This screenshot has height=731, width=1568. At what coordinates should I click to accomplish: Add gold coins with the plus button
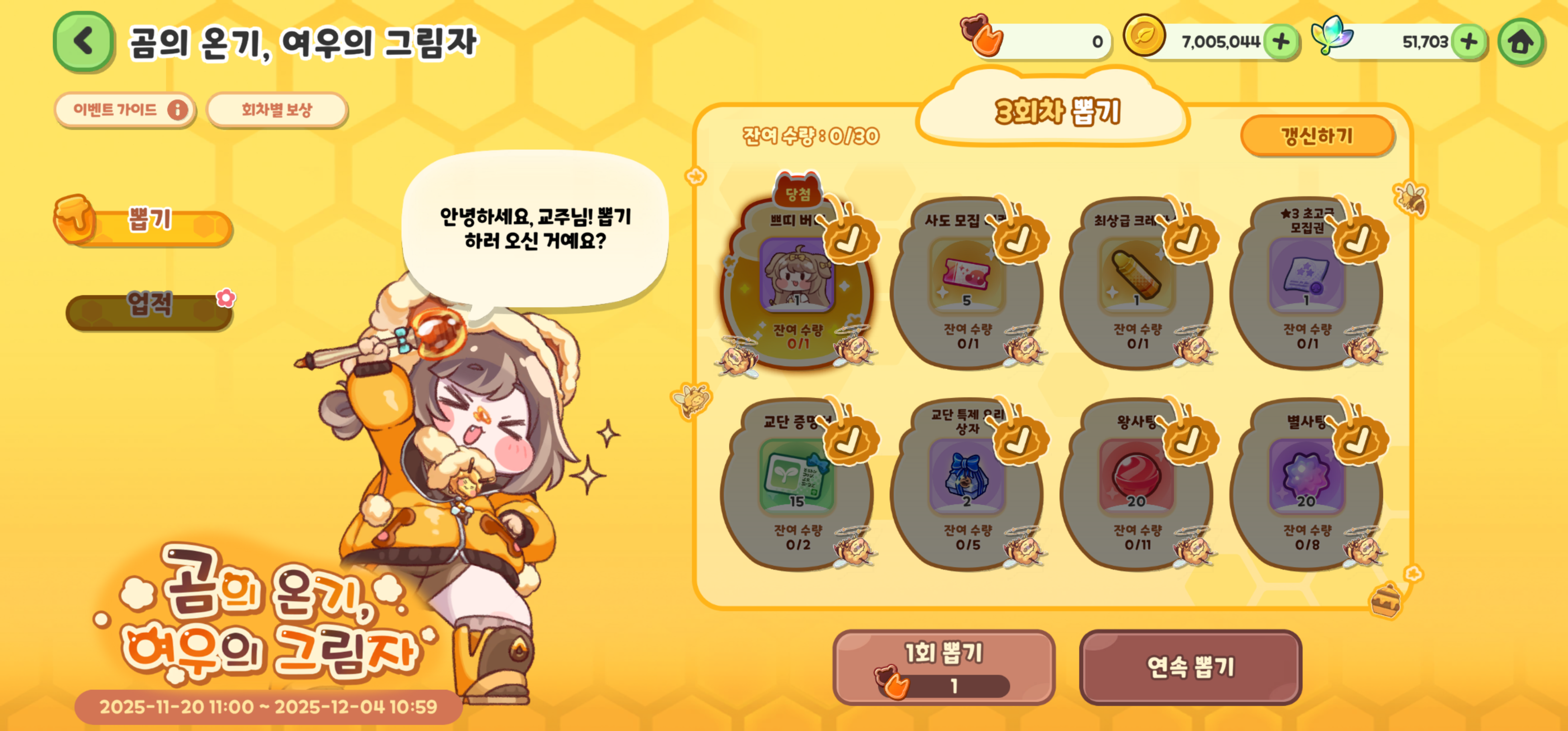tap(1281, 42)
